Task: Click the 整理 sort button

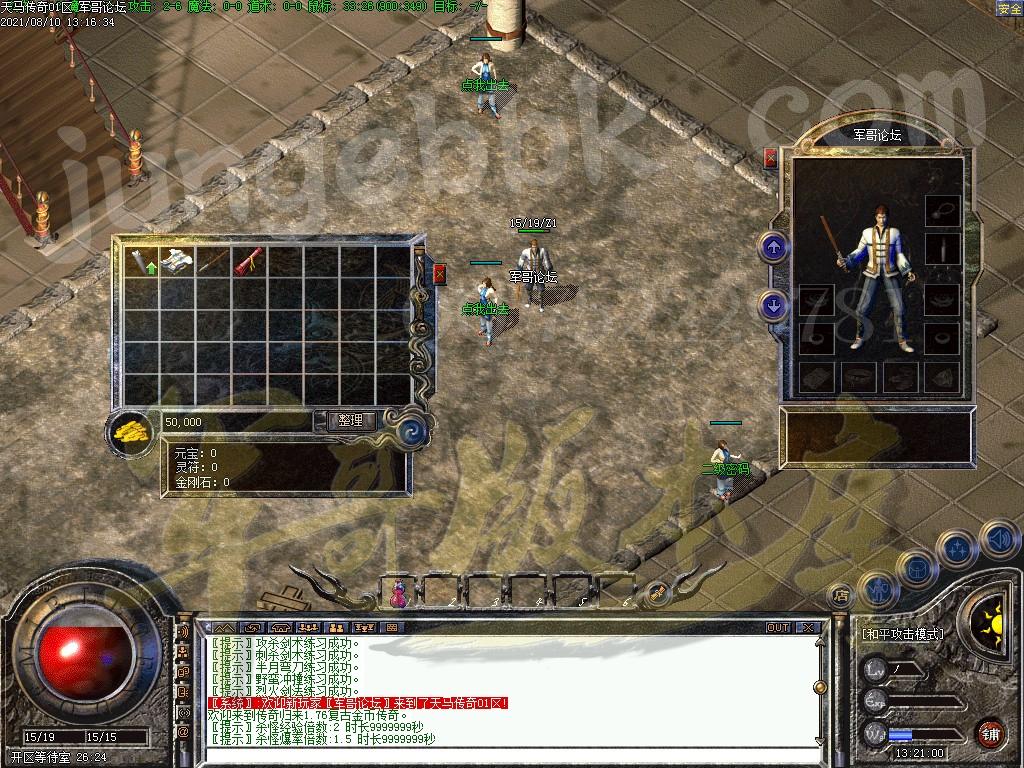Action: [x=351, y=421]
